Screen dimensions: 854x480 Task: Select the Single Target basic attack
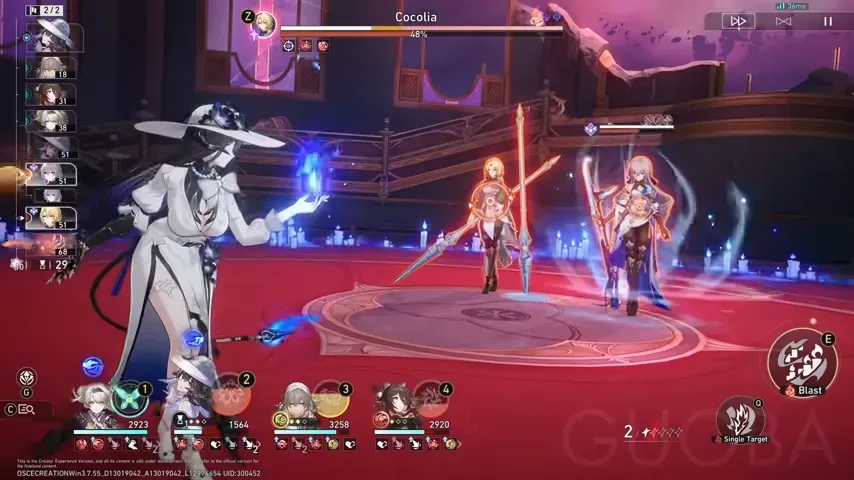click(x=738, y=419)
